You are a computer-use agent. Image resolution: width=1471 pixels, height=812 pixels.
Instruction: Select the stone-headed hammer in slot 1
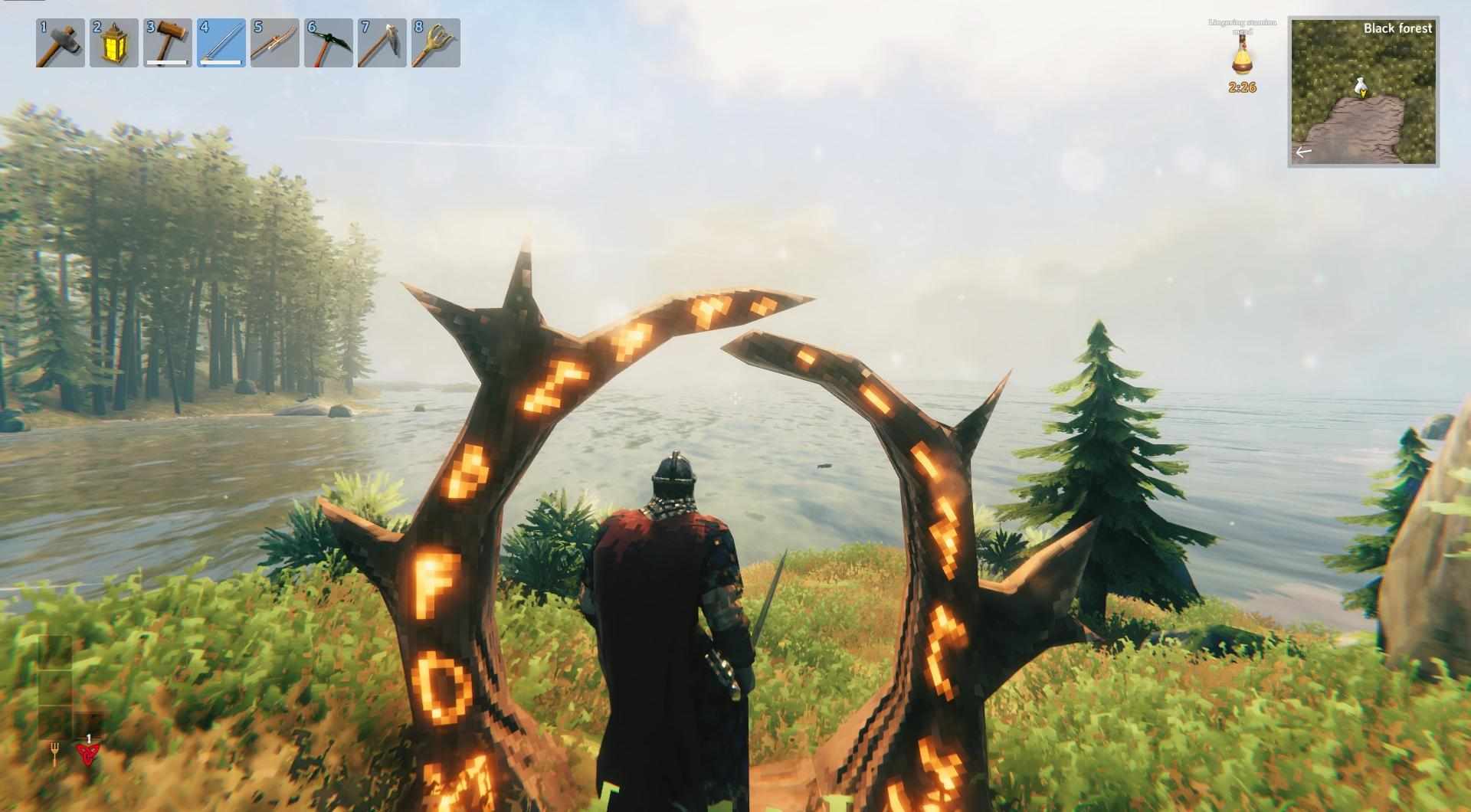(x=61, y=43)
